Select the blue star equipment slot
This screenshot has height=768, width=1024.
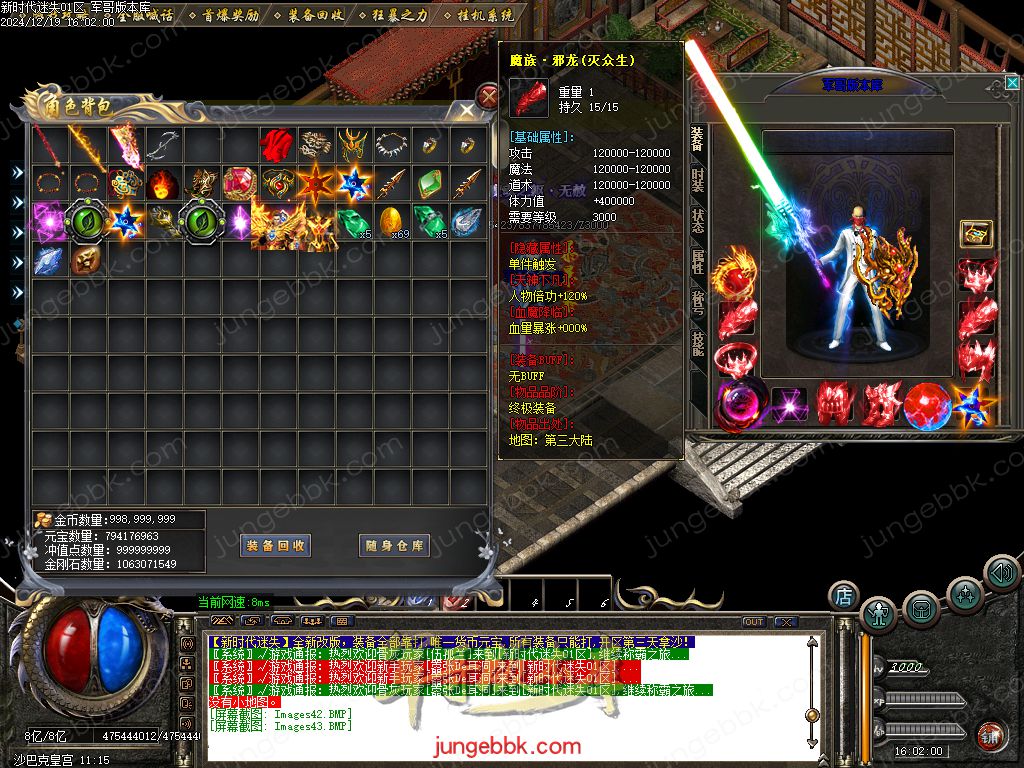point(971,404)
